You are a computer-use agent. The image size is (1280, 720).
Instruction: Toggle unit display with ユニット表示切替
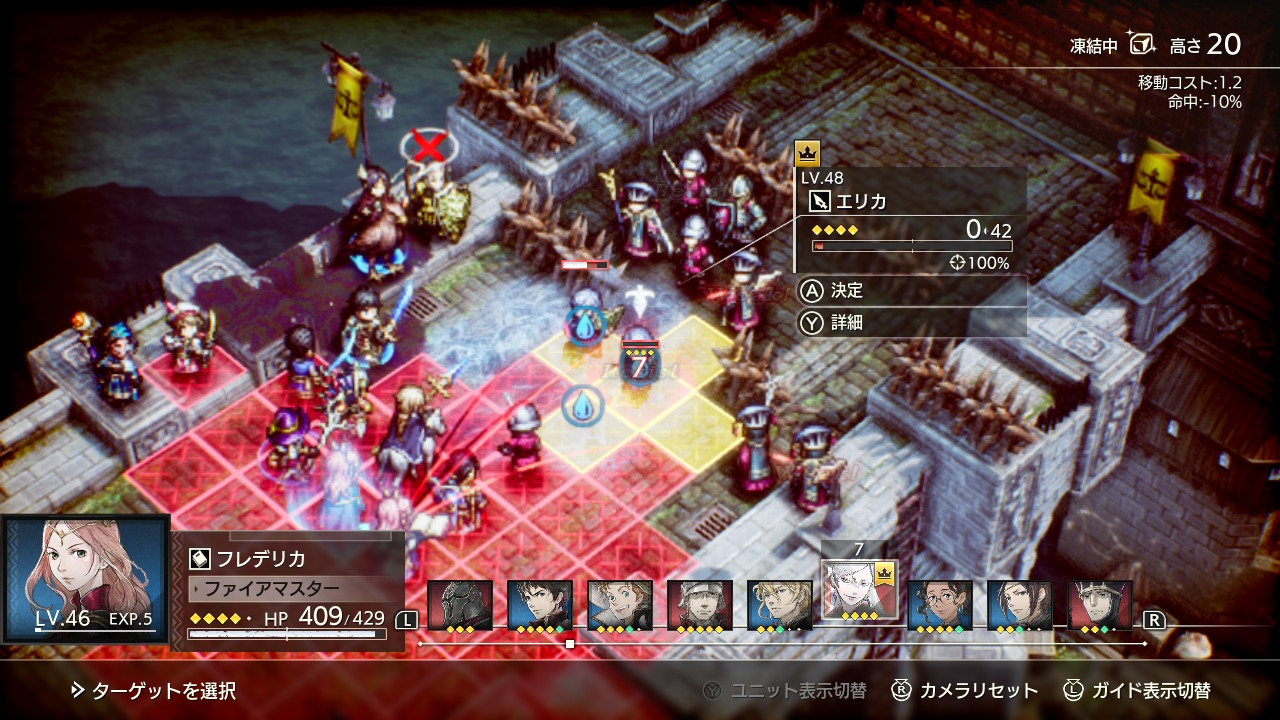click(x=784, y=690)
